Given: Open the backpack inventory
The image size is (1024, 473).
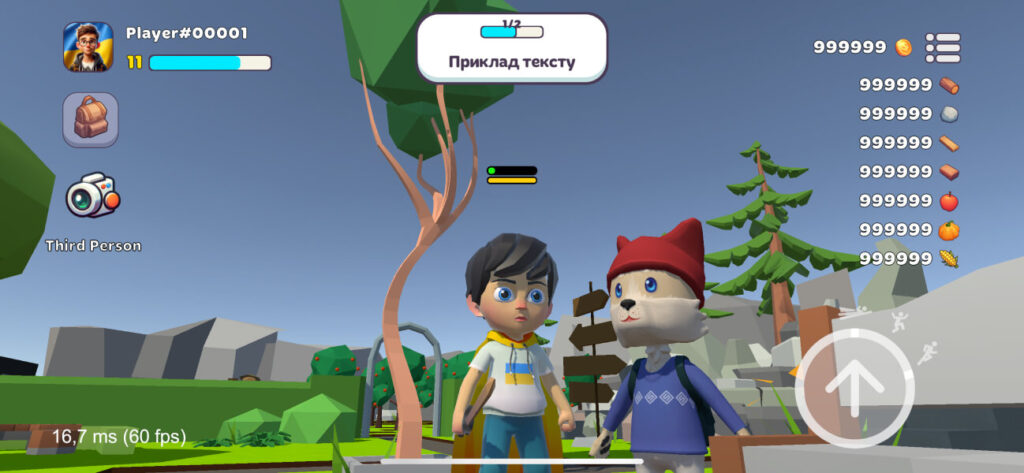Looking at the screenshot, I should pos(91,120).
